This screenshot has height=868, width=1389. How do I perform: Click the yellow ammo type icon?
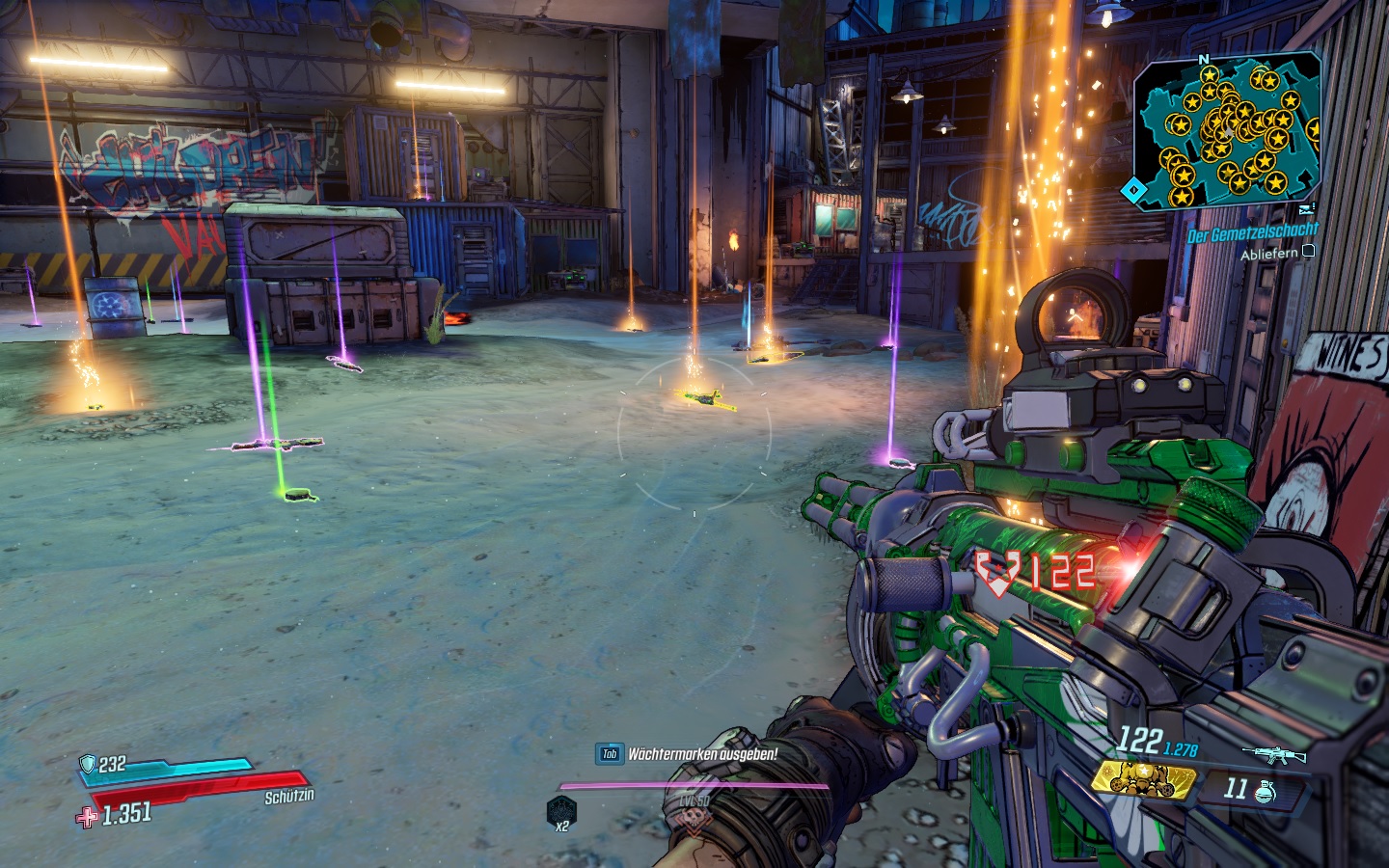[1143, 777]
